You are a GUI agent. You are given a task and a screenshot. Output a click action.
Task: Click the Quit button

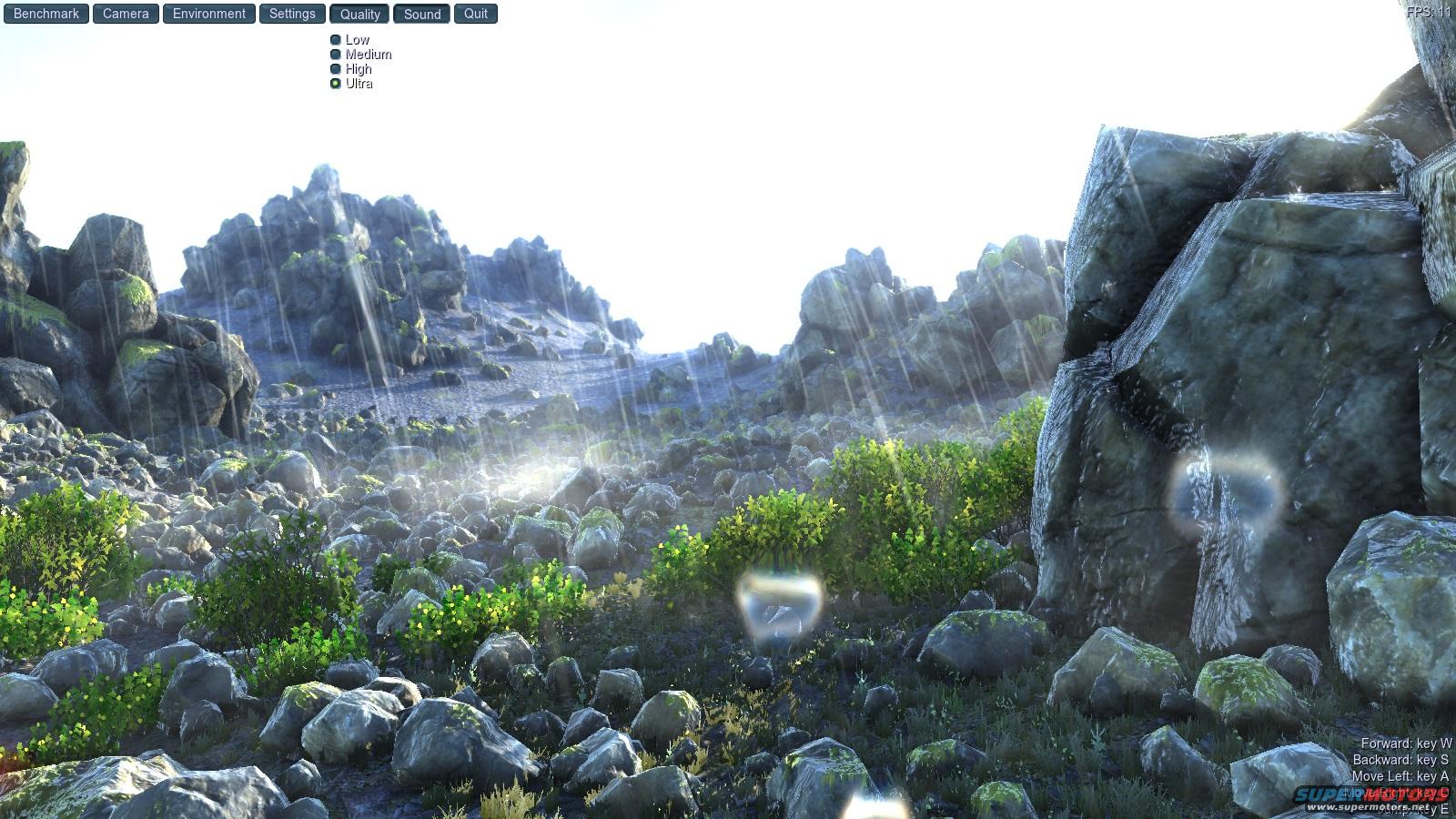point(476,14)
